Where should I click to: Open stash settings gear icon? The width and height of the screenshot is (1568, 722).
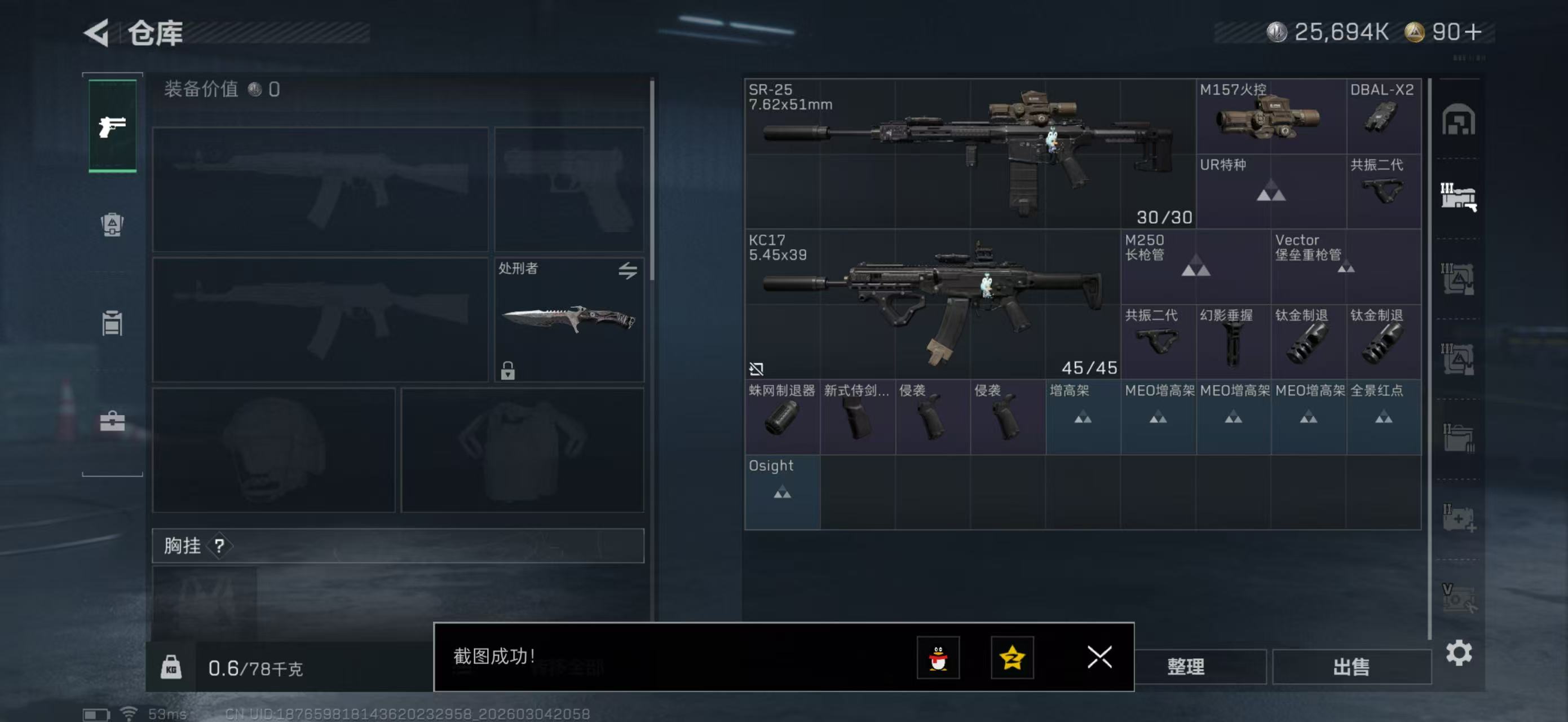[1459, 653]
